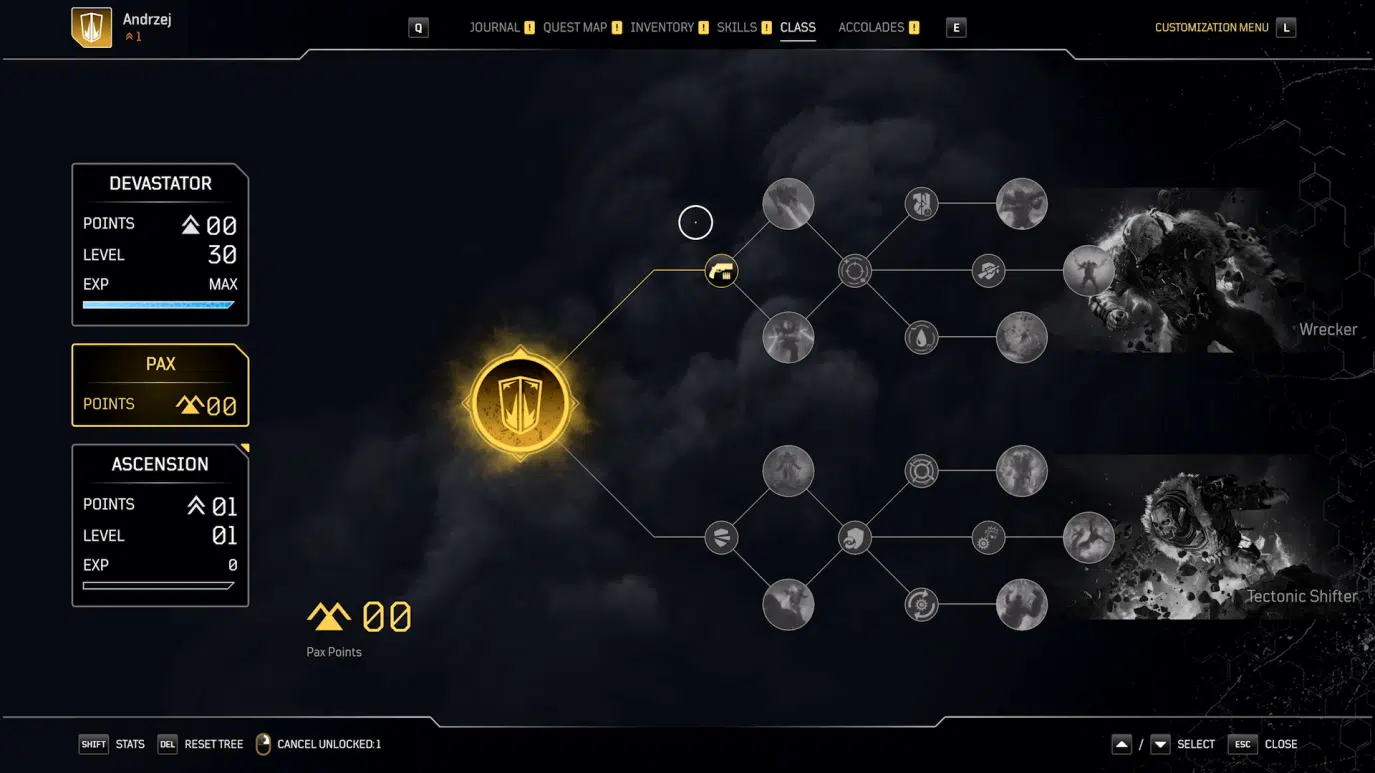The width and height of the screenshot is (1375, 773).
Task: Select the shield-and-rifle node before Wrecker
Action: [988, 270]
